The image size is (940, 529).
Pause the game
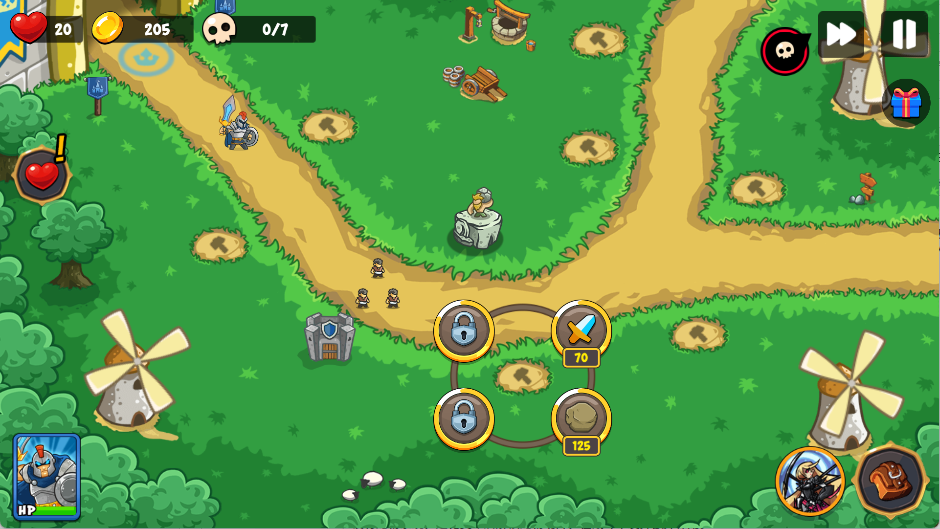[903, 35]
